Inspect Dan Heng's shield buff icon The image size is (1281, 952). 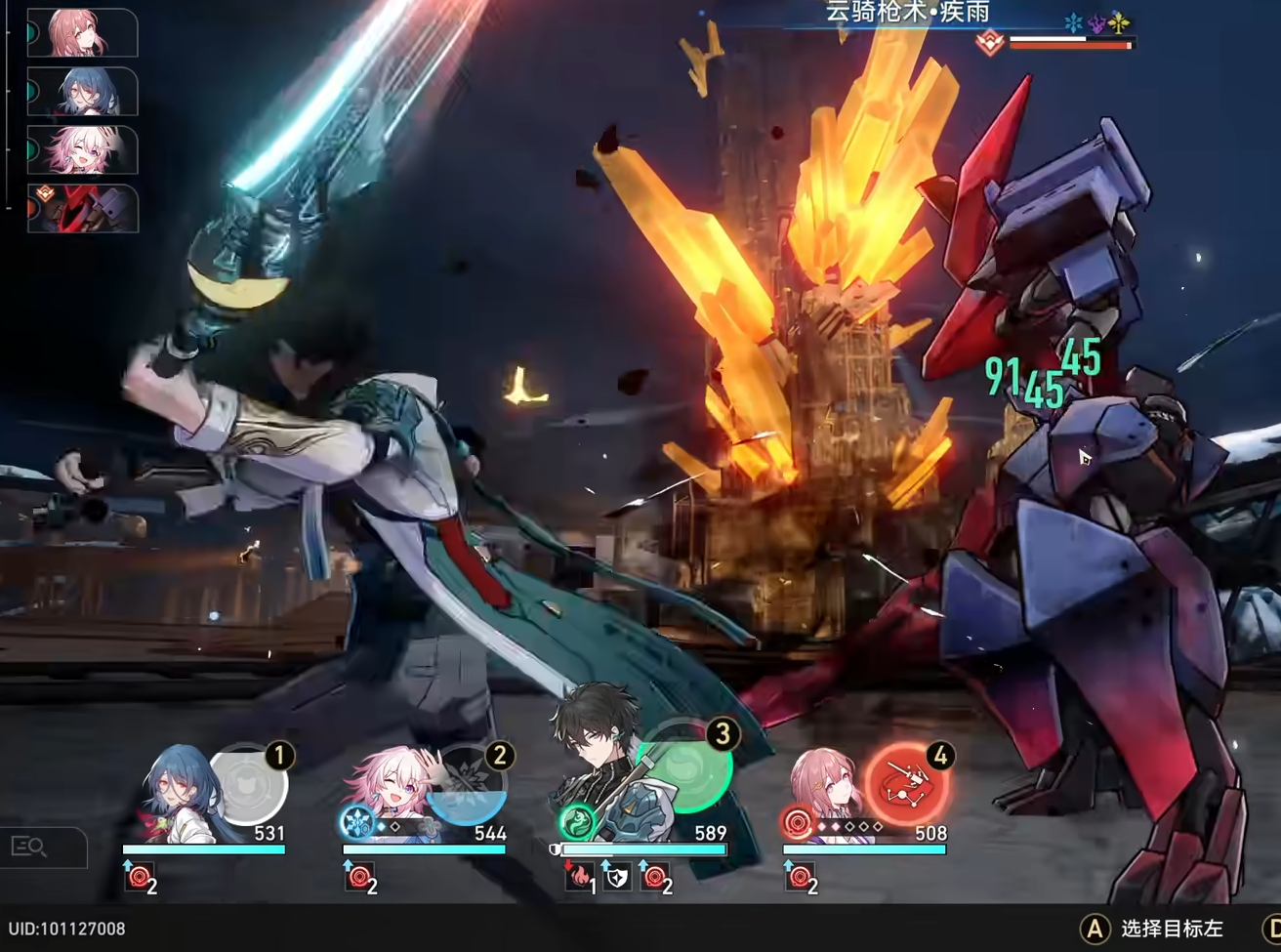click(616, 879)
